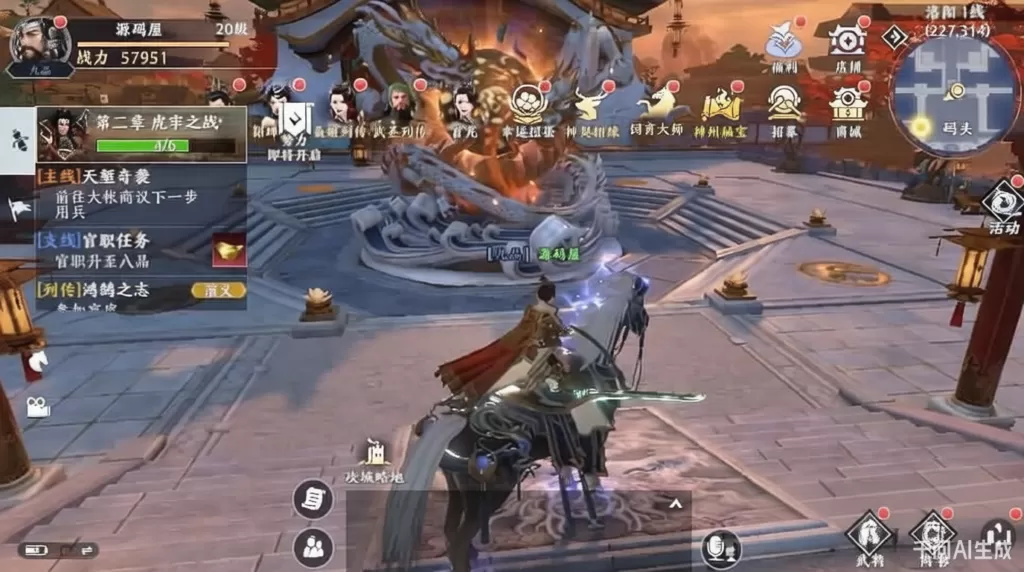The image size is (1024, 572).
Task: Toggle the voice microphone button
Action: 720,547
